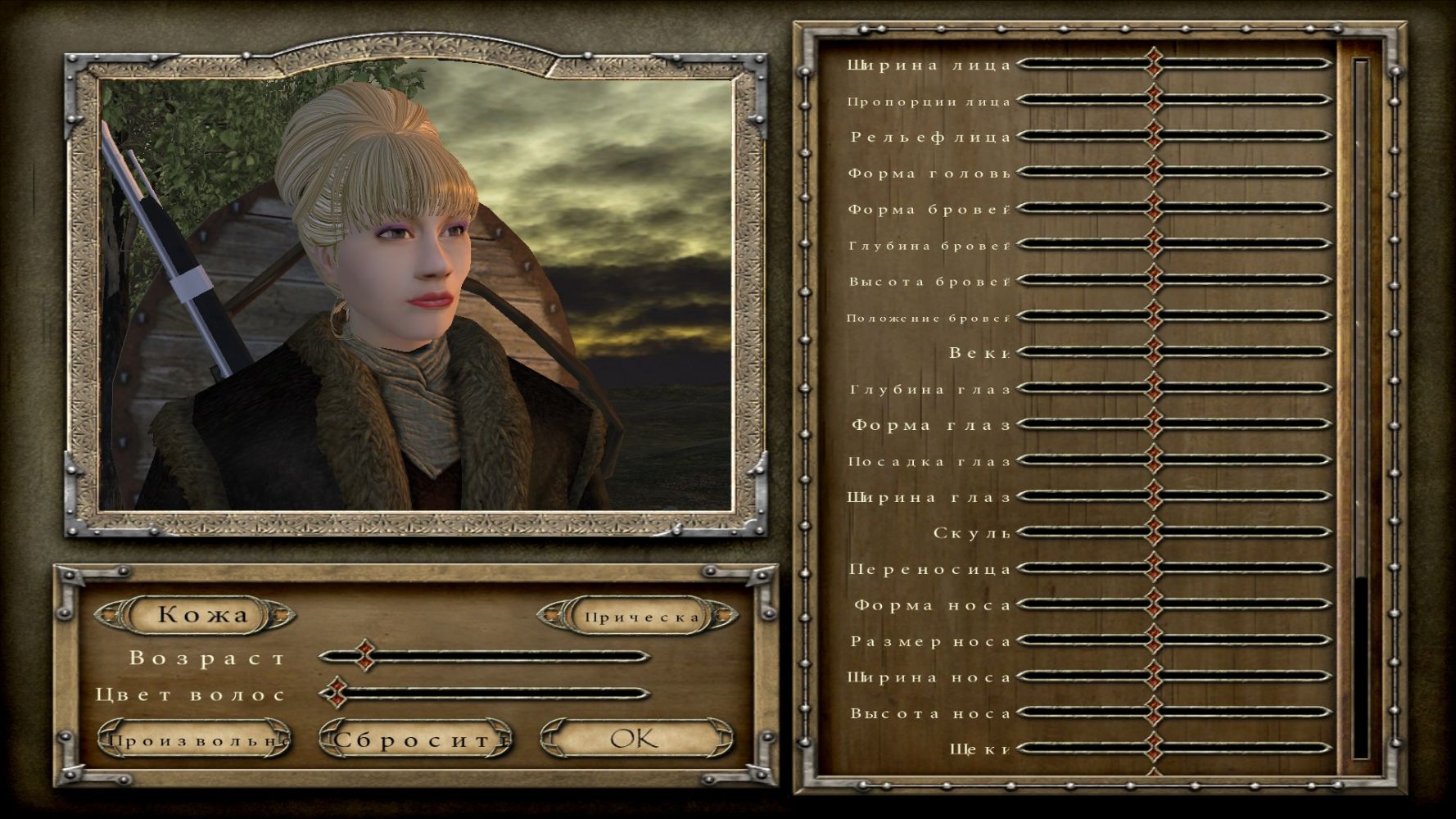The height and width of the screenshot is (819, 1456).
Task: Set the Веки (eyelids) slider
Action: [x=1154, y=352]
